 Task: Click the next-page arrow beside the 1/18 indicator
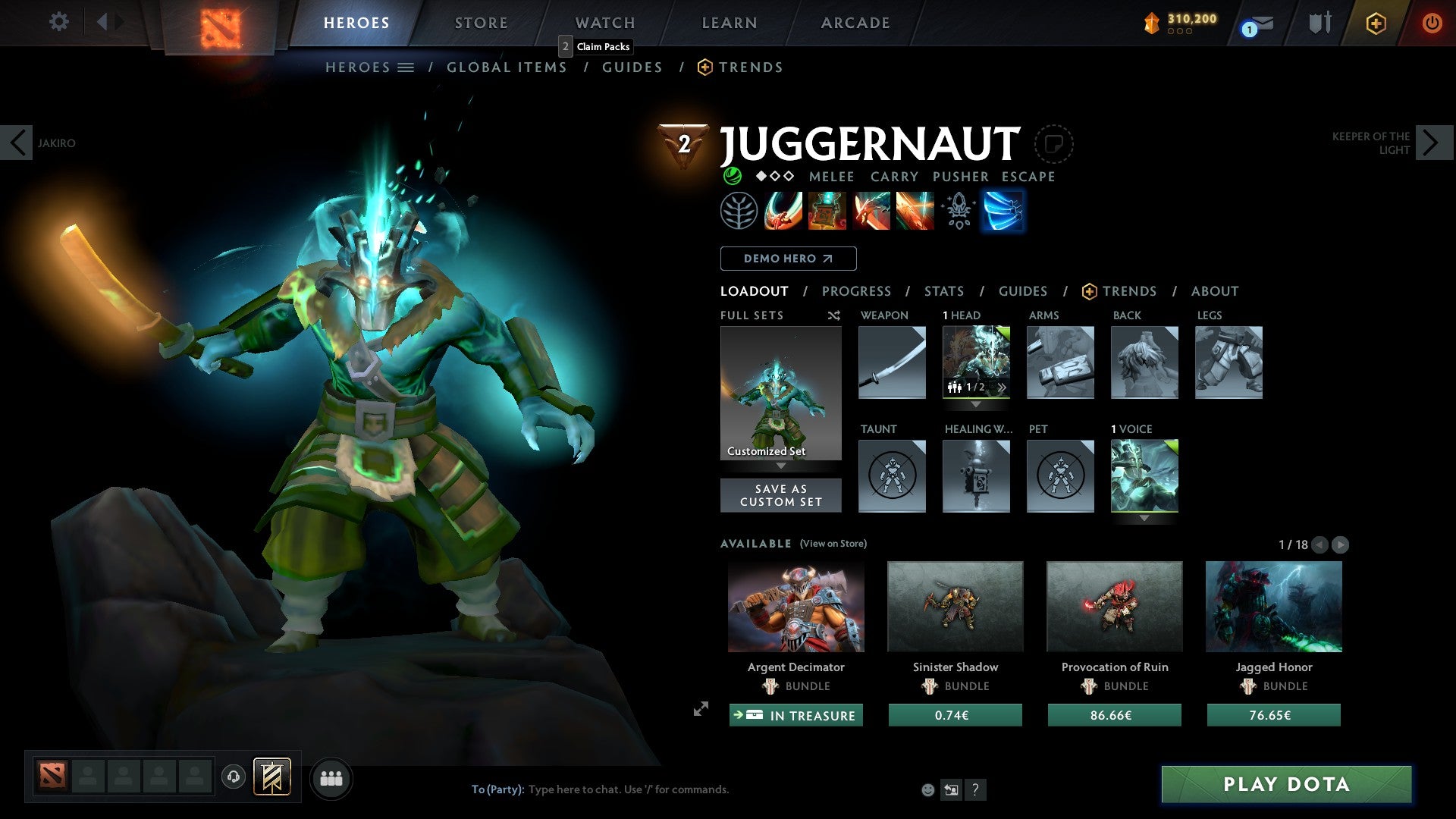coord(1341,544)
